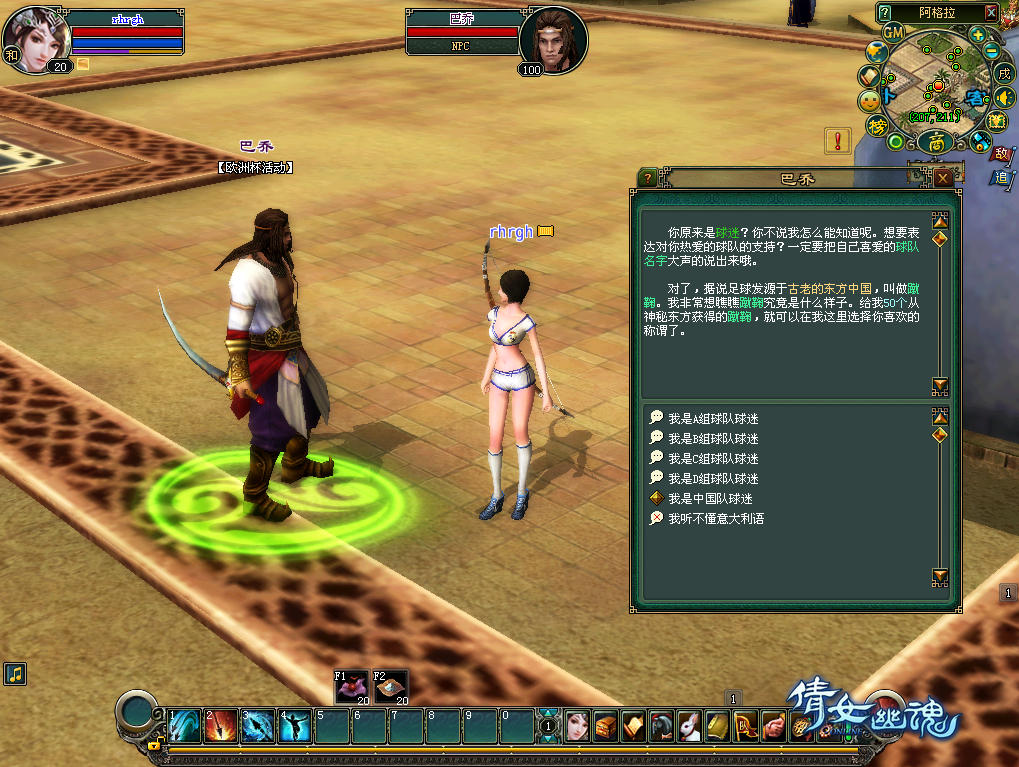Open the GM button beside the minimap
Screen dimensions: 1019x767
point(893,32)
